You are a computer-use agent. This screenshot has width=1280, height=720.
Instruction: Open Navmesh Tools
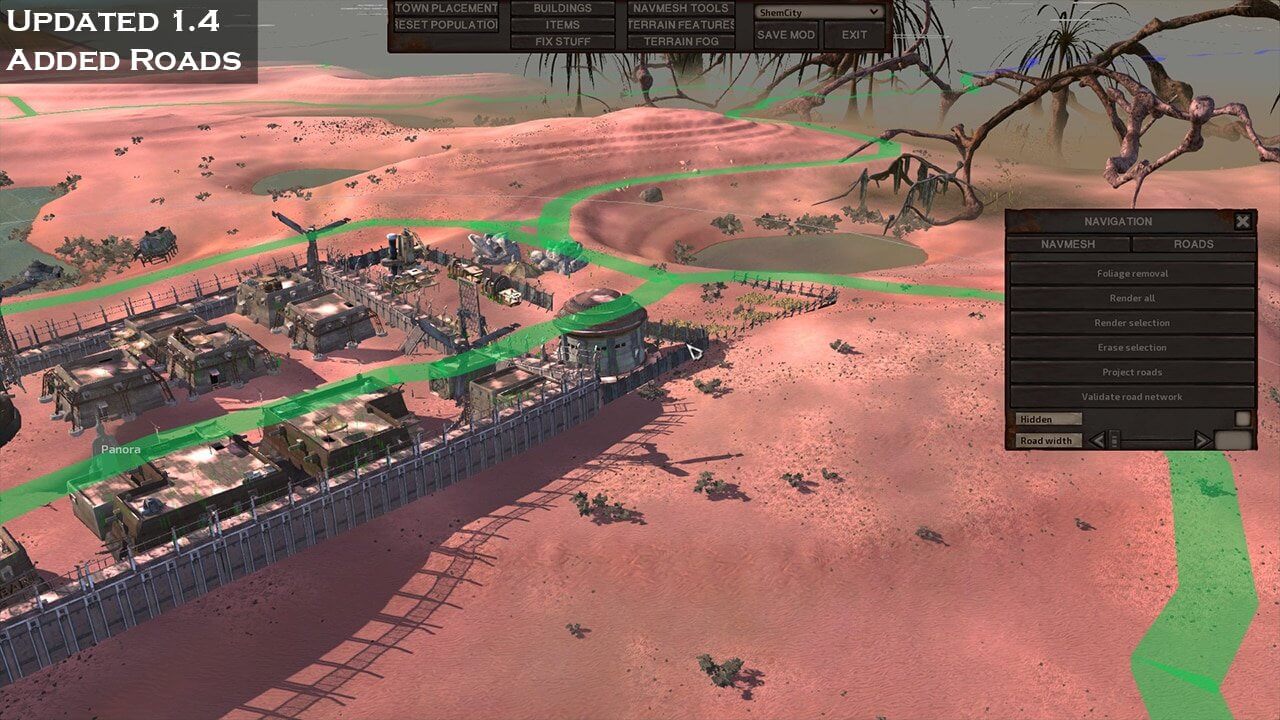pyautogui.click(x=680, y=9)
